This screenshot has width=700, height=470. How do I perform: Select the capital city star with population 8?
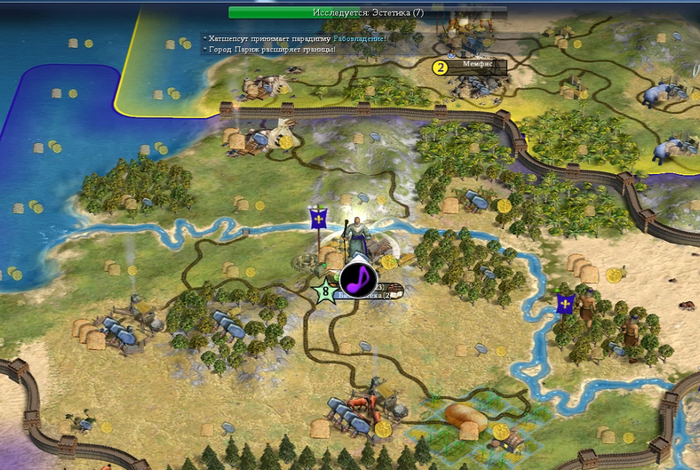[323, 293]
